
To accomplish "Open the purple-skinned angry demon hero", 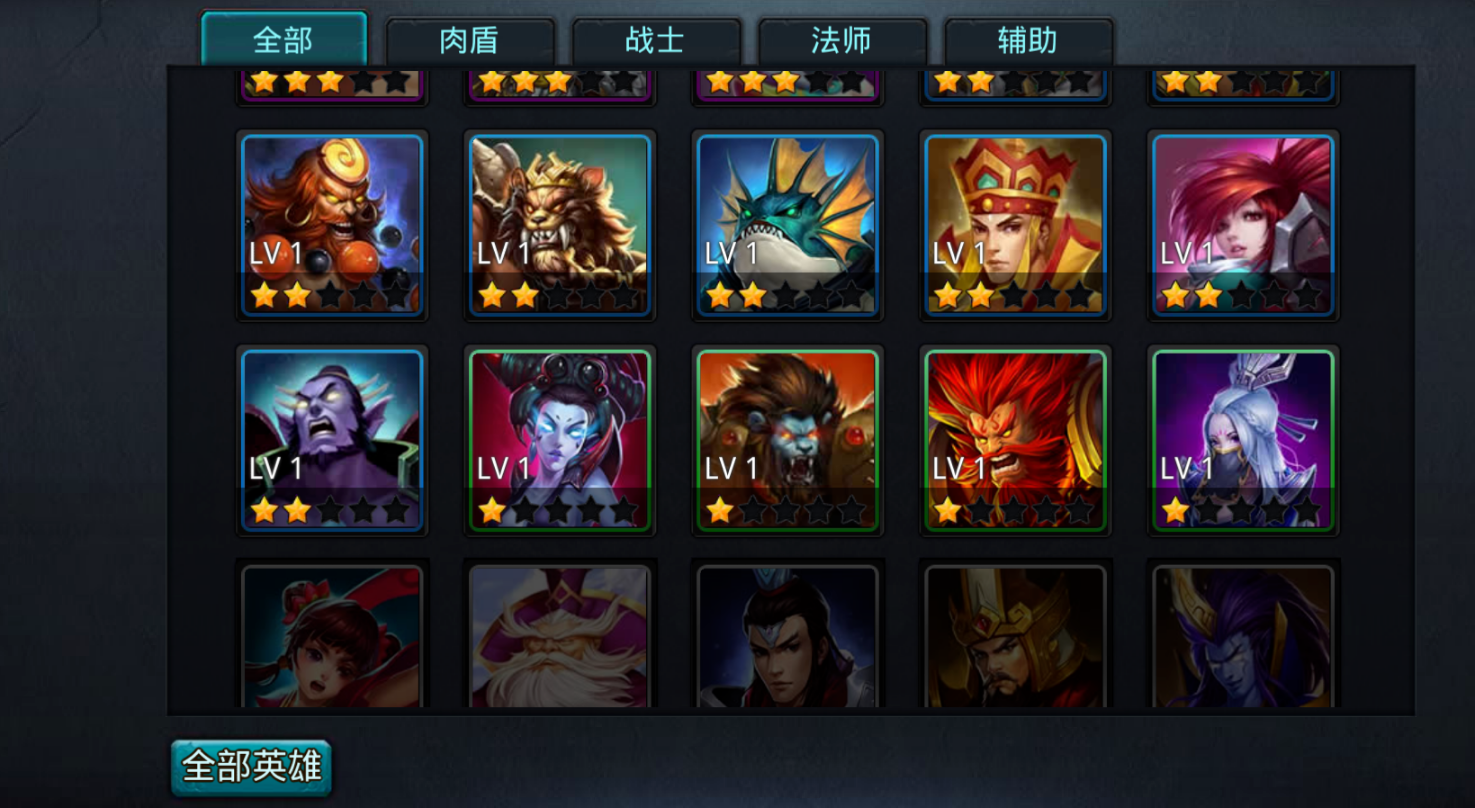I will coord(332,440).
